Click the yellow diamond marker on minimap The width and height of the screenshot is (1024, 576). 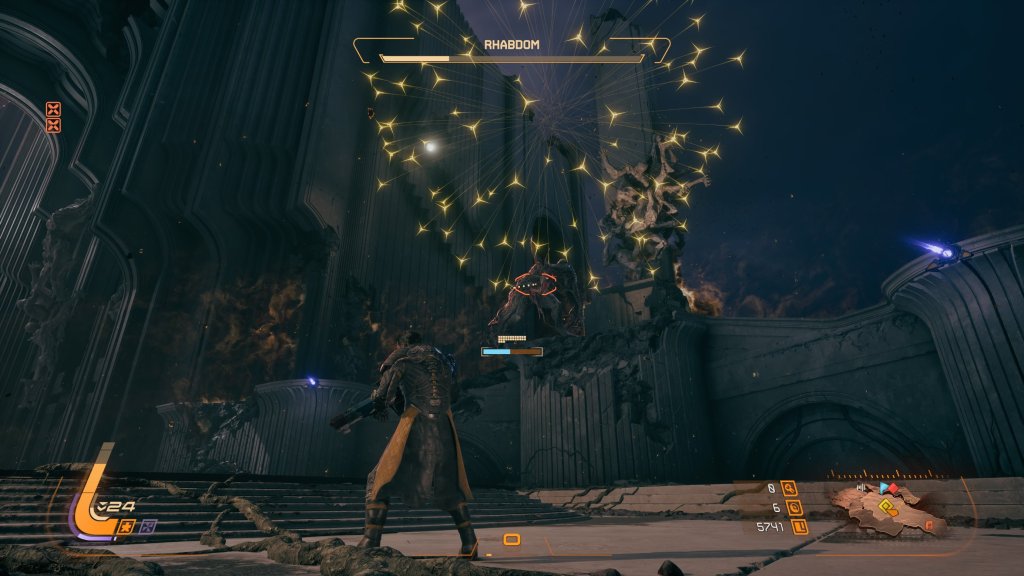pyautogui.click(x=884, y=507)
